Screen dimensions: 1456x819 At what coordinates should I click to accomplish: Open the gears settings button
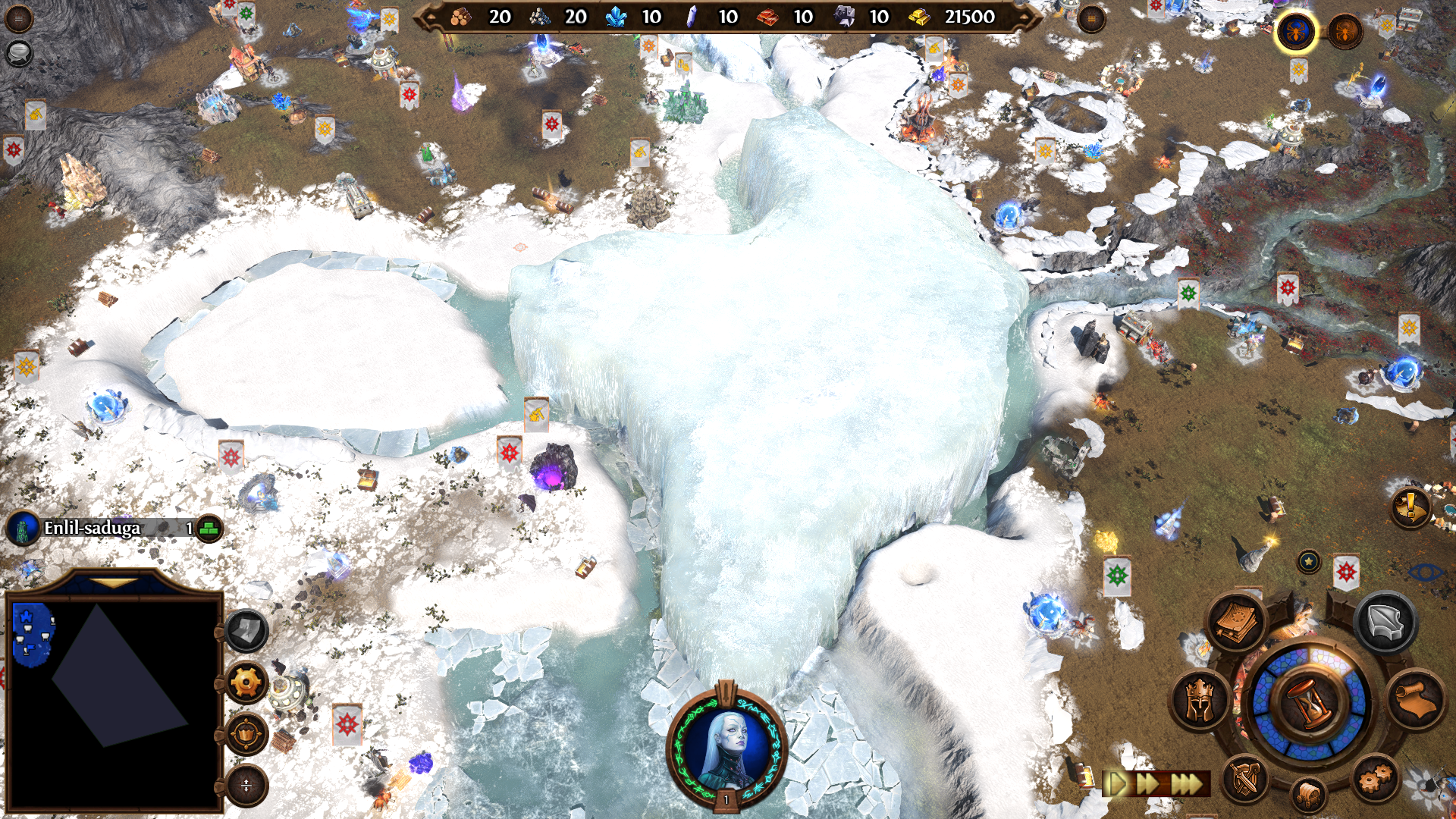[1375, 778]
